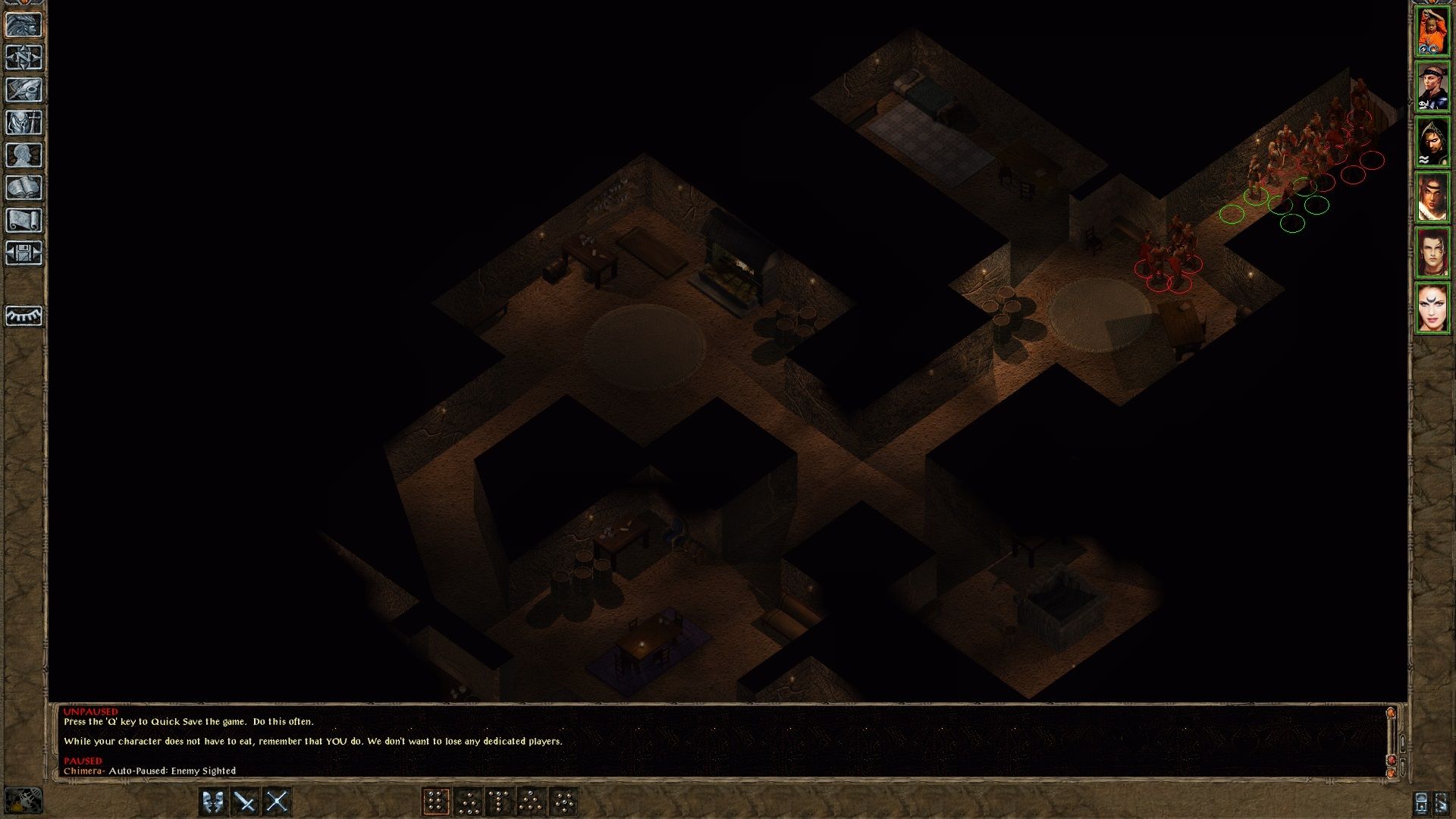Open the area map with the compass icon
This screenshot has height=819, width=1456.
click(x=24, y=58)
